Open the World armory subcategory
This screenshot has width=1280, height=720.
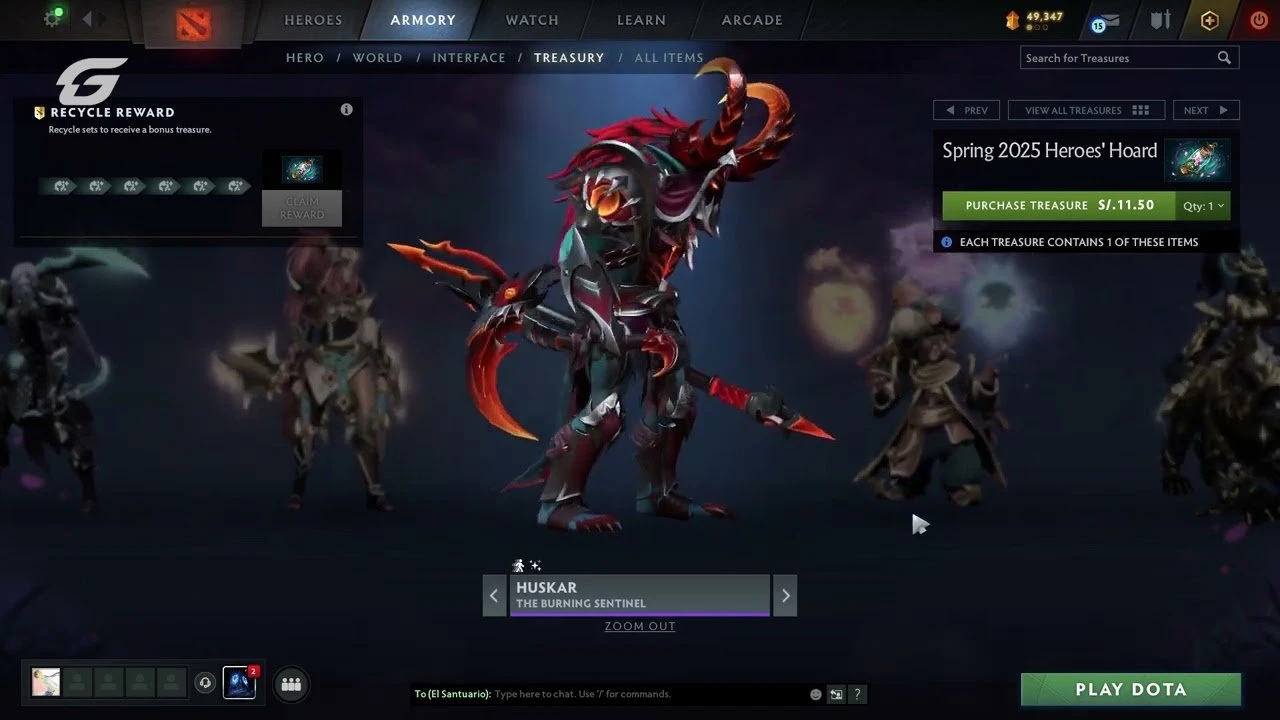[x=377, y=58]
